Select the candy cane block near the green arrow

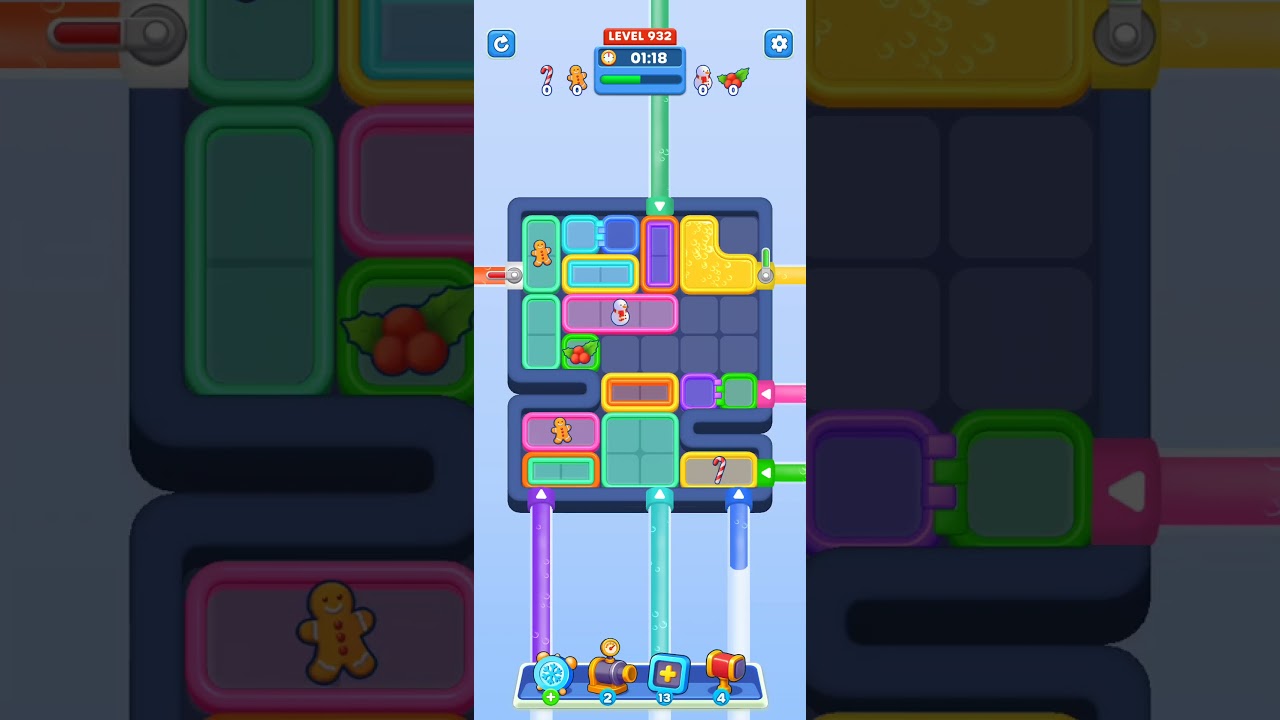(718, 469)
